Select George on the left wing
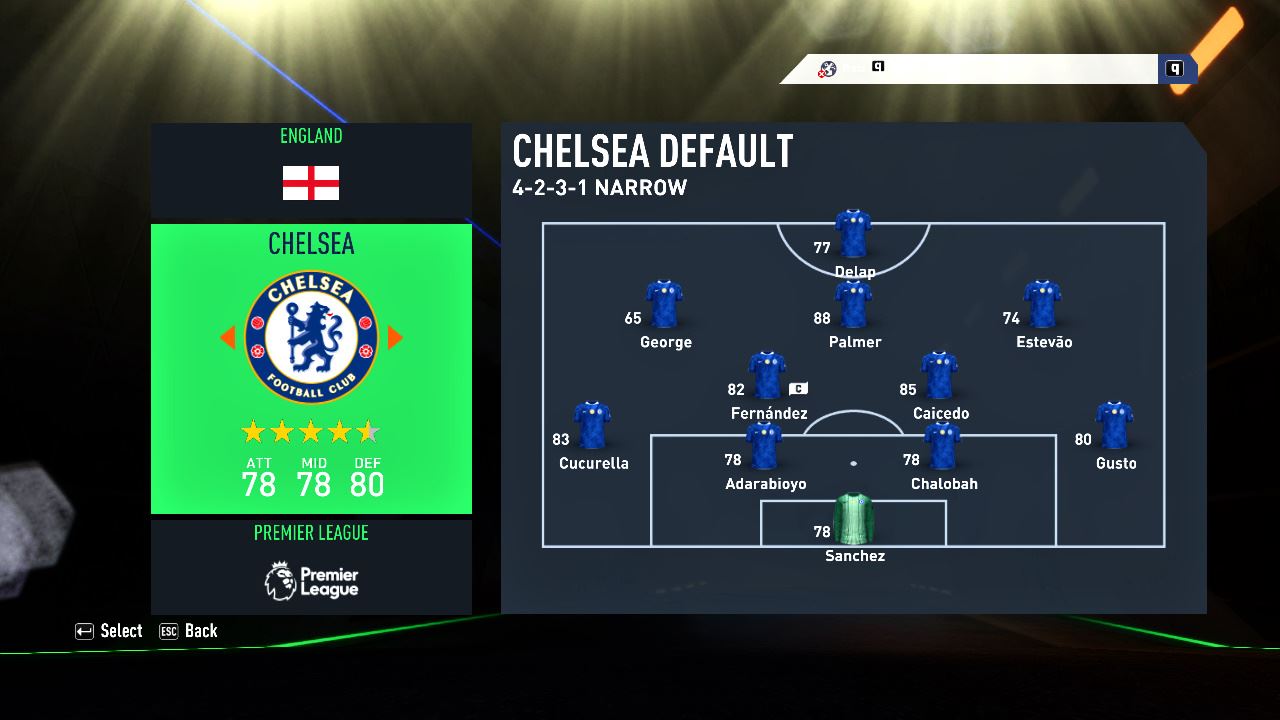This screenshot has height=720, width=1280. pyautogui.click(x=664, y=306)
